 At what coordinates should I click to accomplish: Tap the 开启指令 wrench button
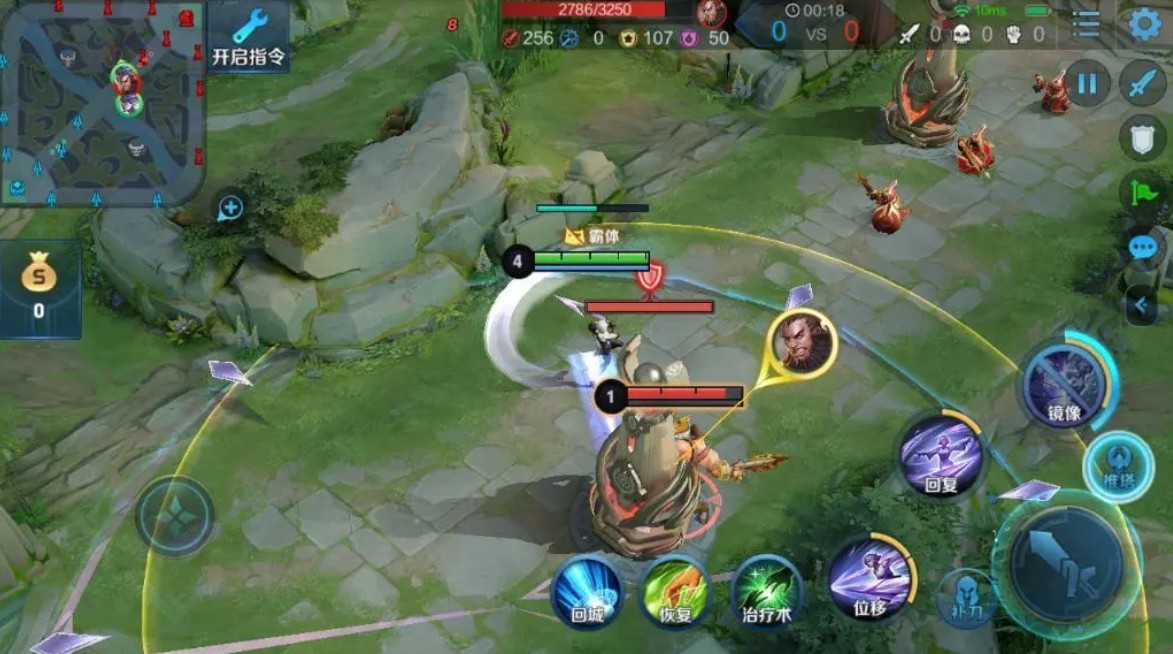click(249, 36)
